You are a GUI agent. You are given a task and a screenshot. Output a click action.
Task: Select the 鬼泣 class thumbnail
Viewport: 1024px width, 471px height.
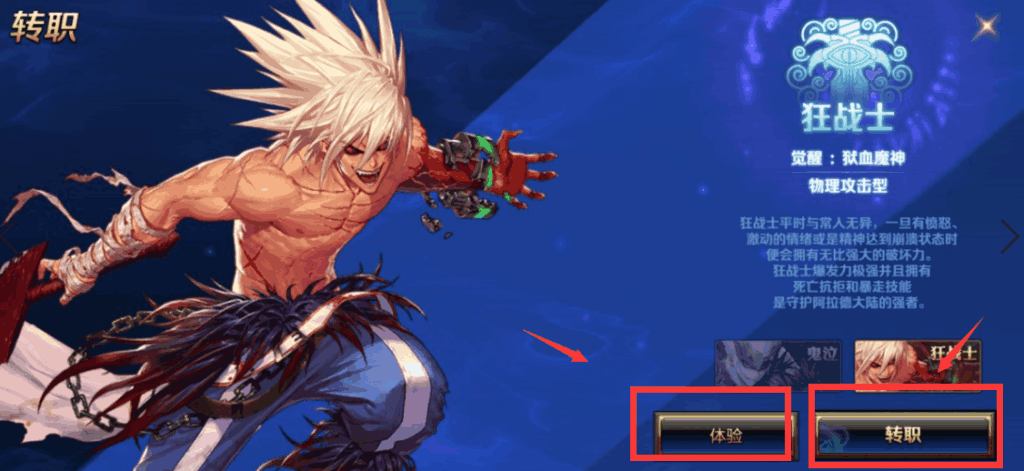[x=780, y=362]
